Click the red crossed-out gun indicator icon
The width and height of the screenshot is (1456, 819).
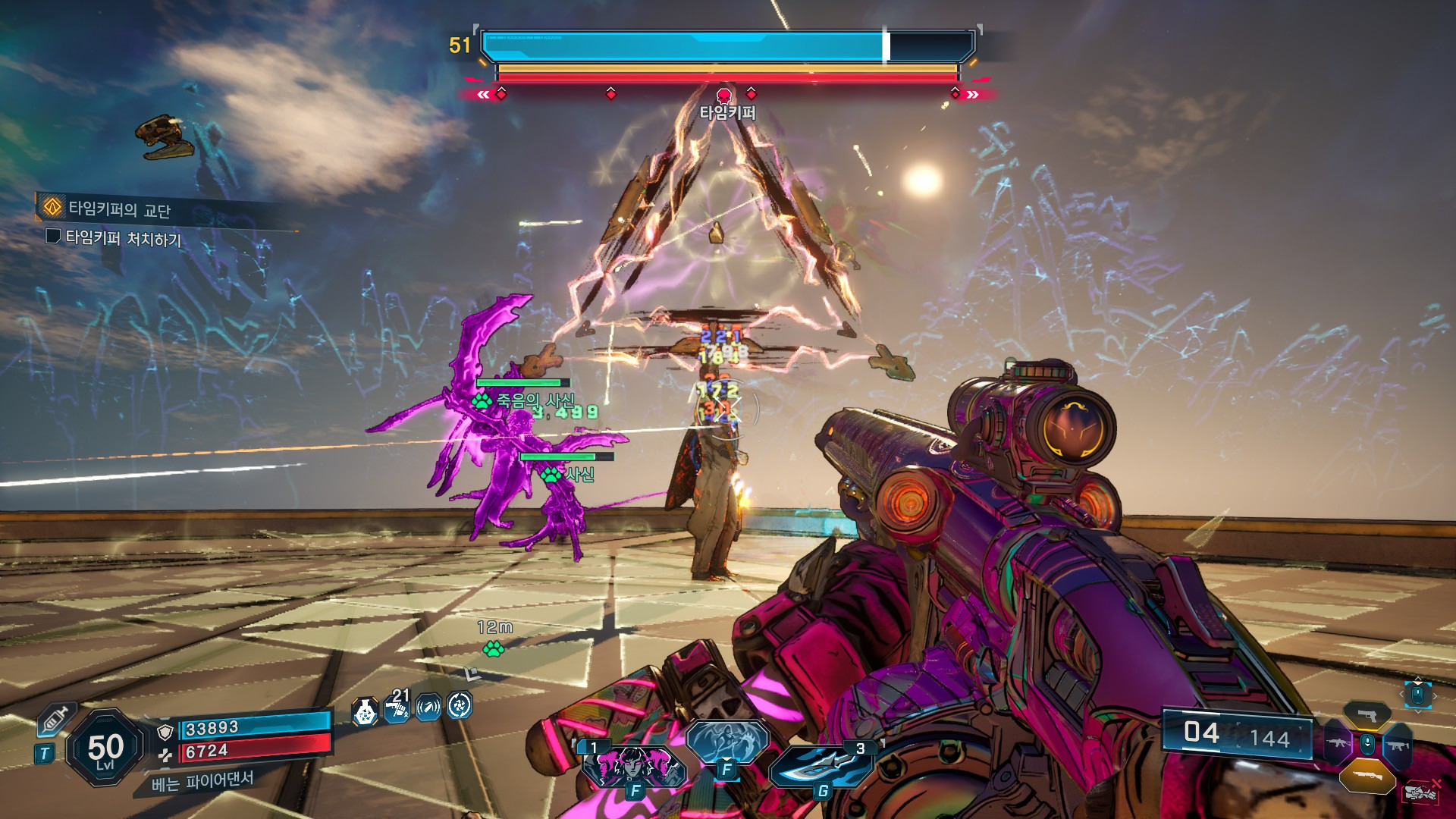click(1421, 792)
